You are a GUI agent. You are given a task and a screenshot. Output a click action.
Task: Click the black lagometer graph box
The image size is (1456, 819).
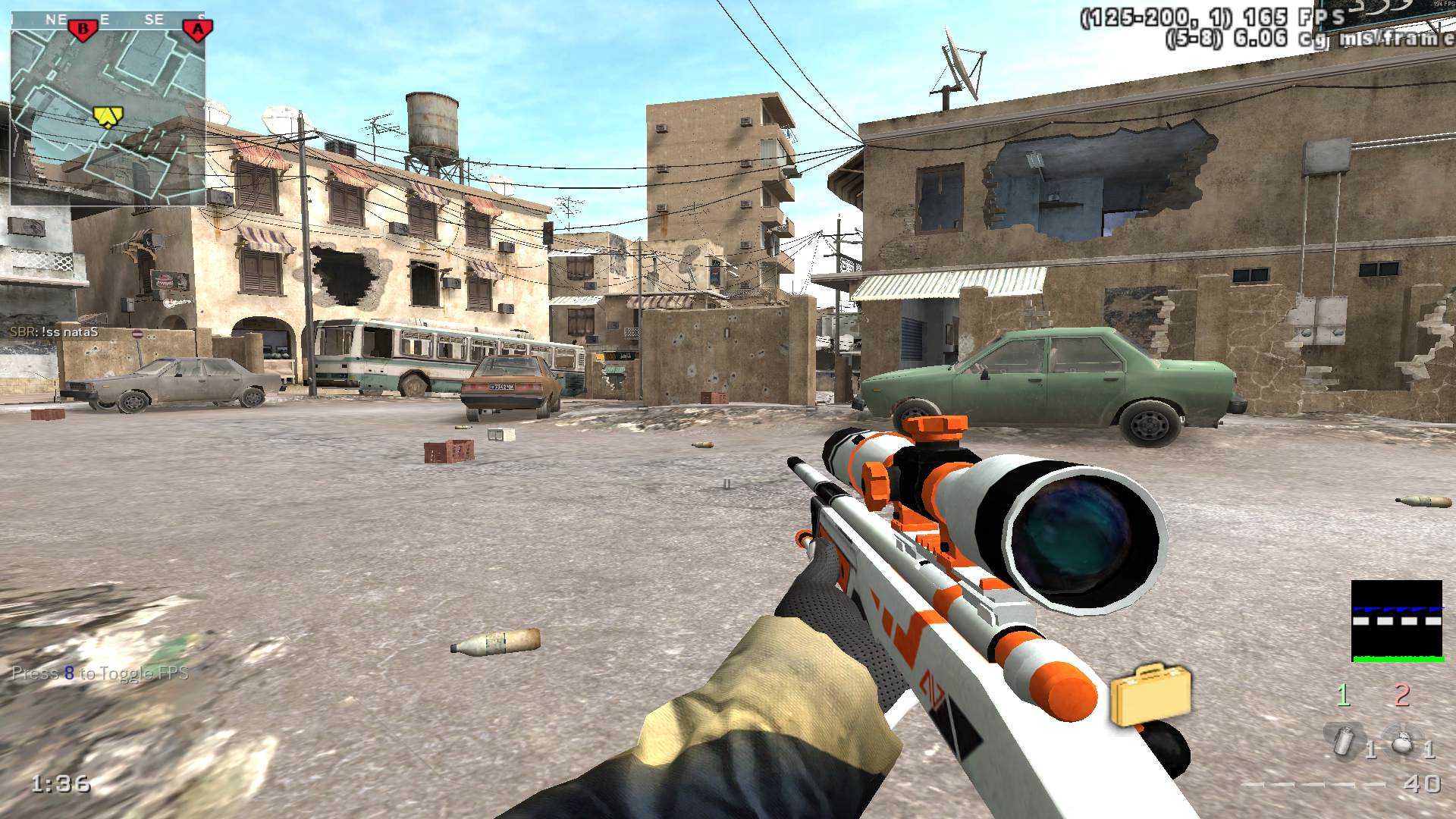(1397, 621)
